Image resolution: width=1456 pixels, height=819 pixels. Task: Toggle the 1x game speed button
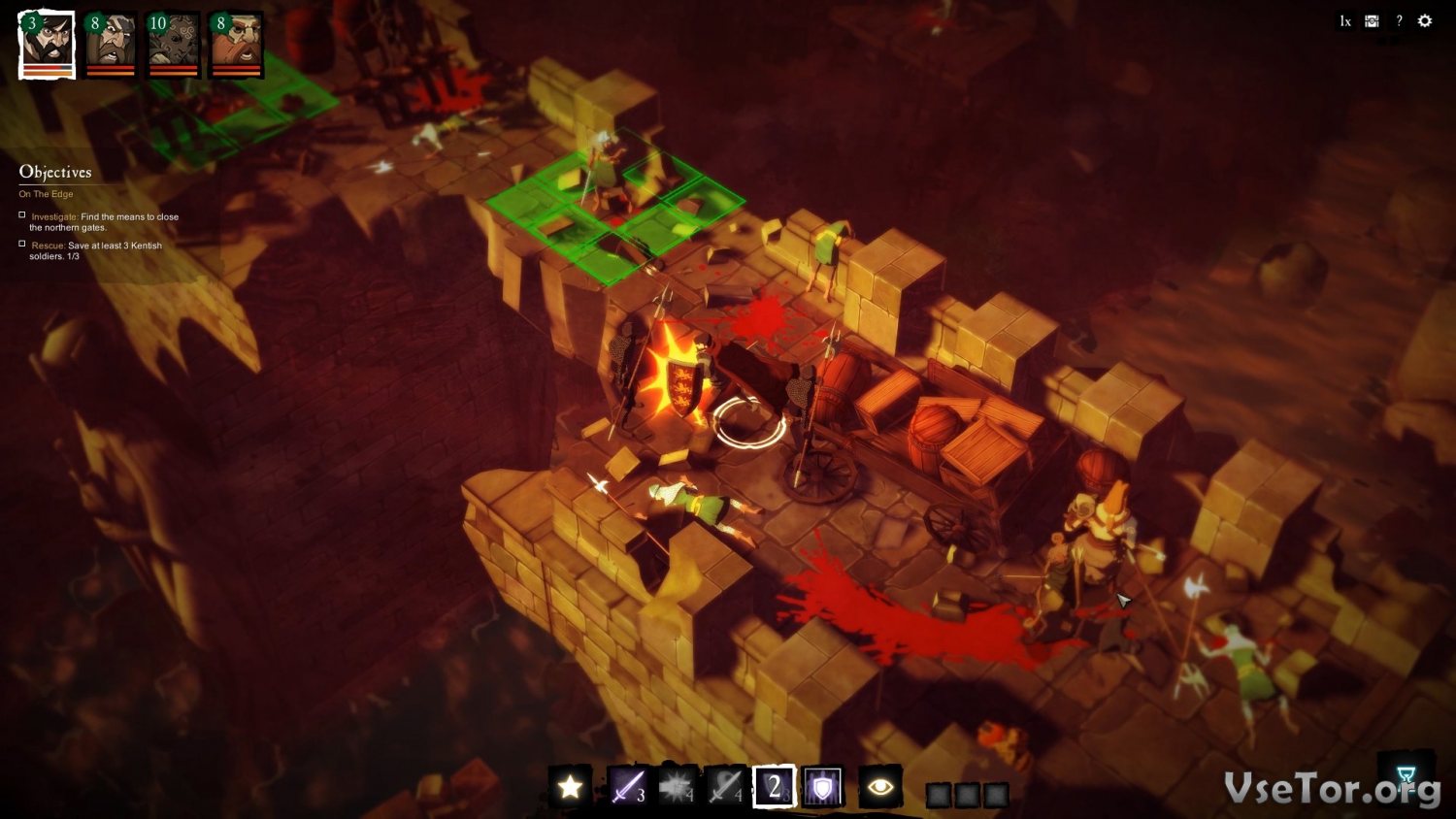click(x=1344, y=21)
